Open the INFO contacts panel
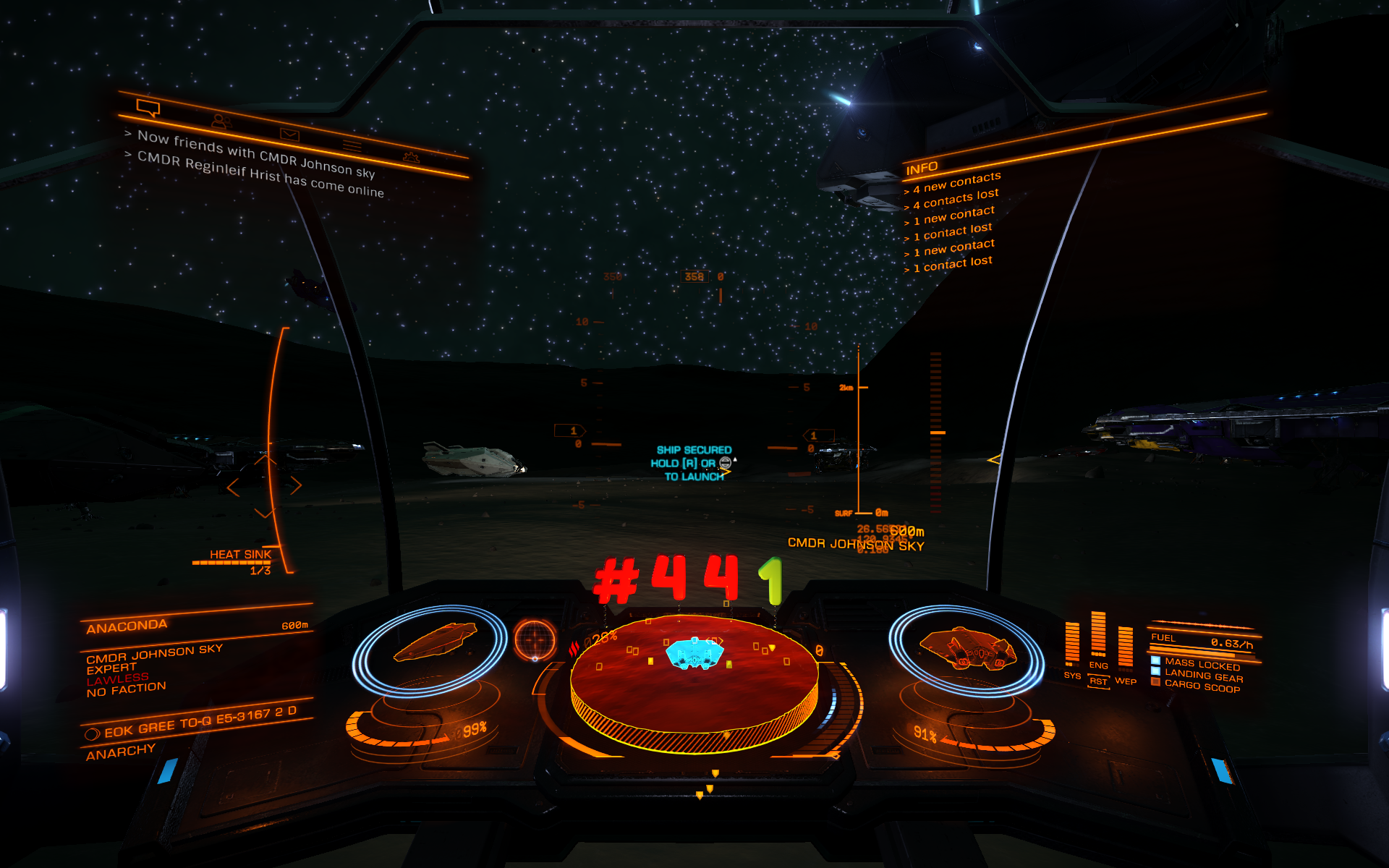This screenshot has width=1389, height=868. point(922,169)
